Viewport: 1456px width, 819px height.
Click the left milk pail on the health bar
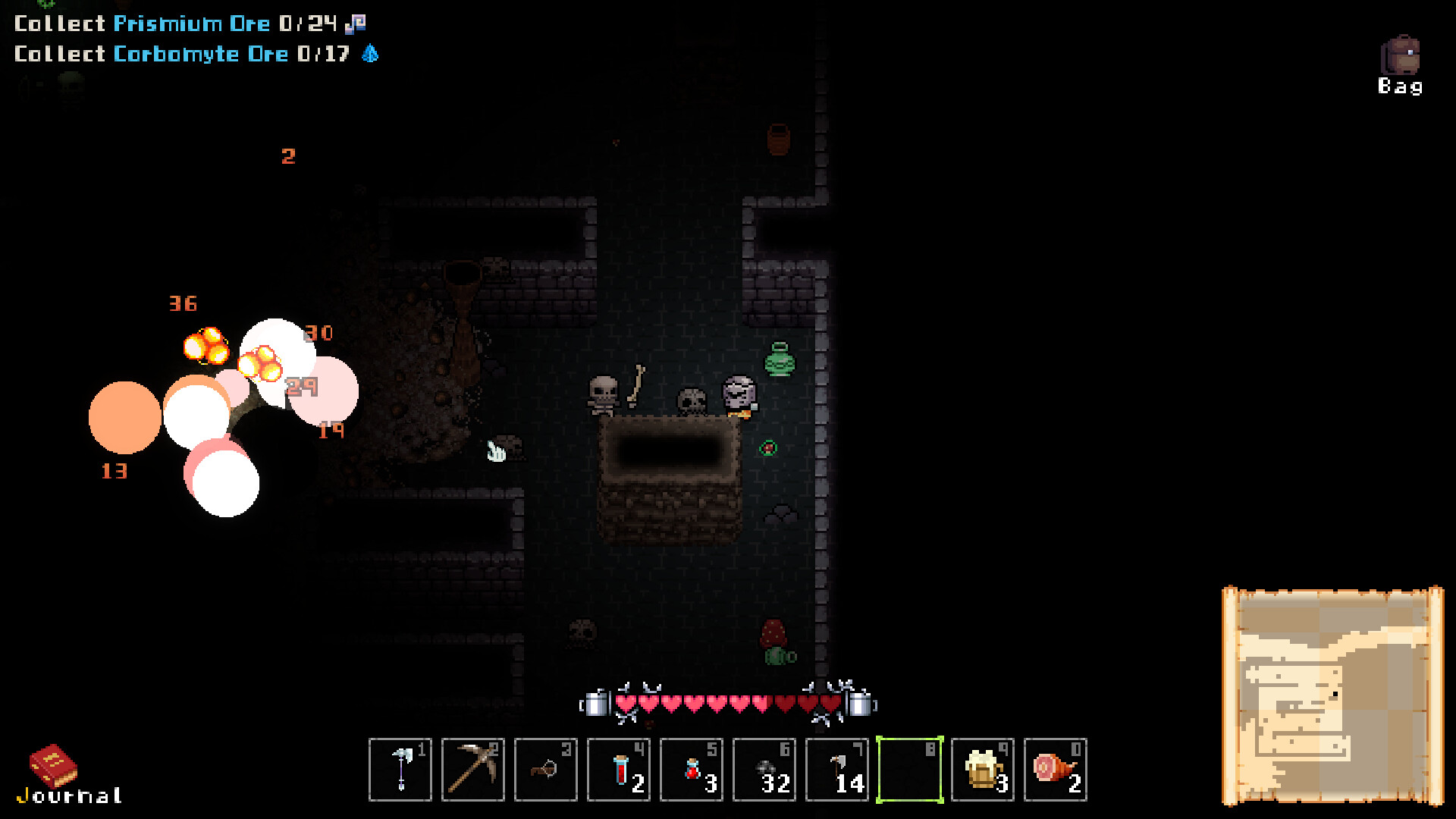596,705
